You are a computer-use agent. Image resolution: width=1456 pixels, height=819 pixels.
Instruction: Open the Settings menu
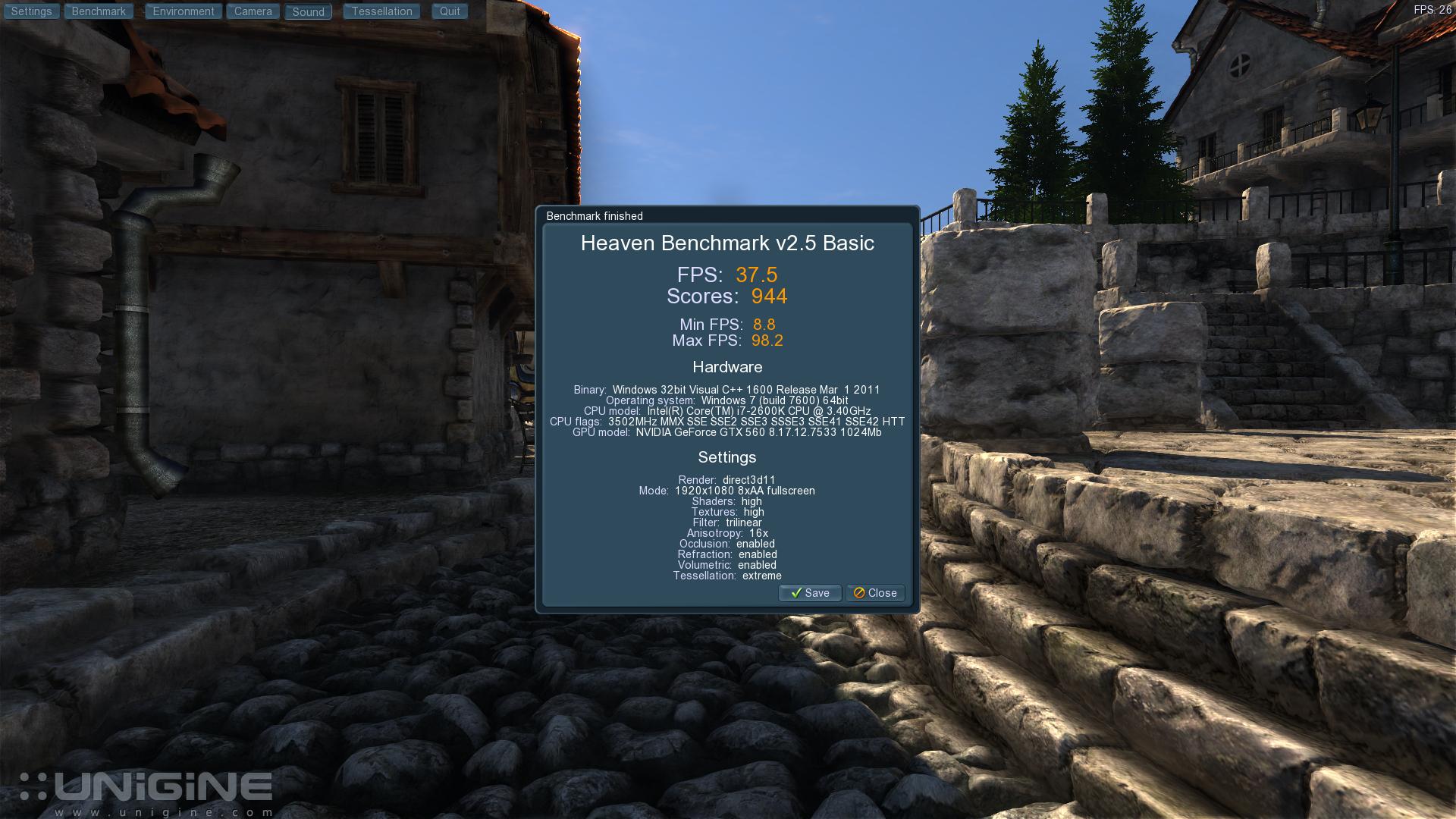pyautogui.click(x=31, y=11)
